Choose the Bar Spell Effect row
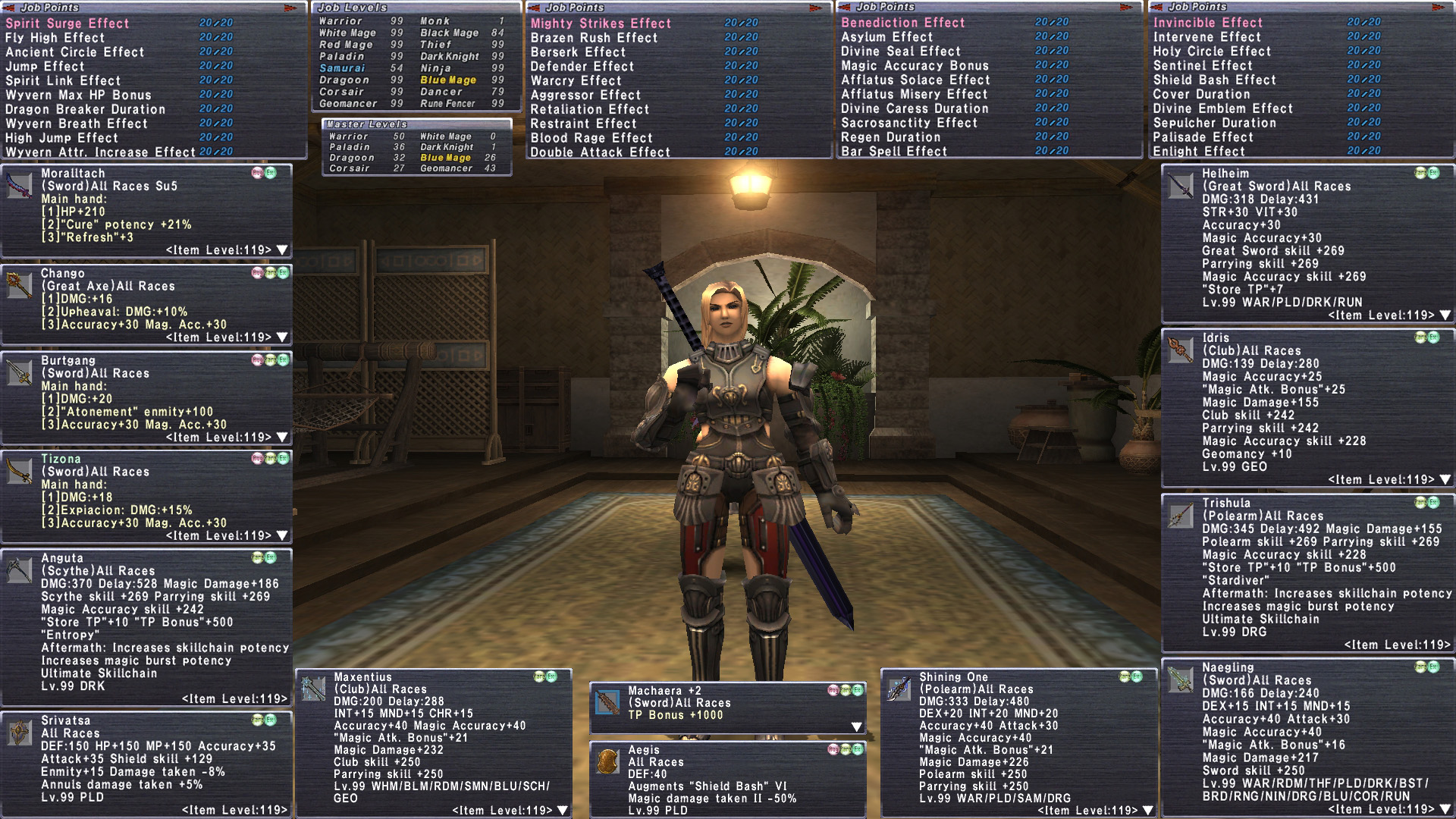Viewport: 1456px width, 819px height. (x=893, y=152)
